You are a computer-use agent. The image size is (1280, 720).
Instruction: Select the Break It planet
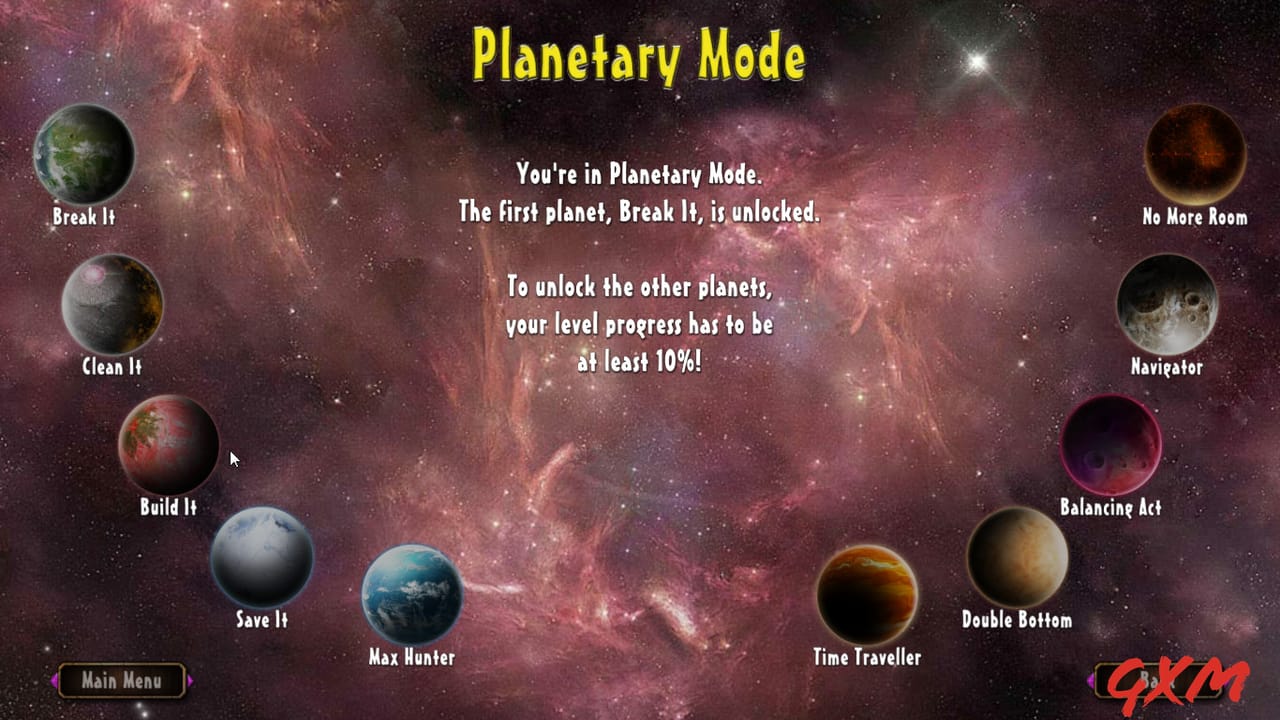(84, 154)
